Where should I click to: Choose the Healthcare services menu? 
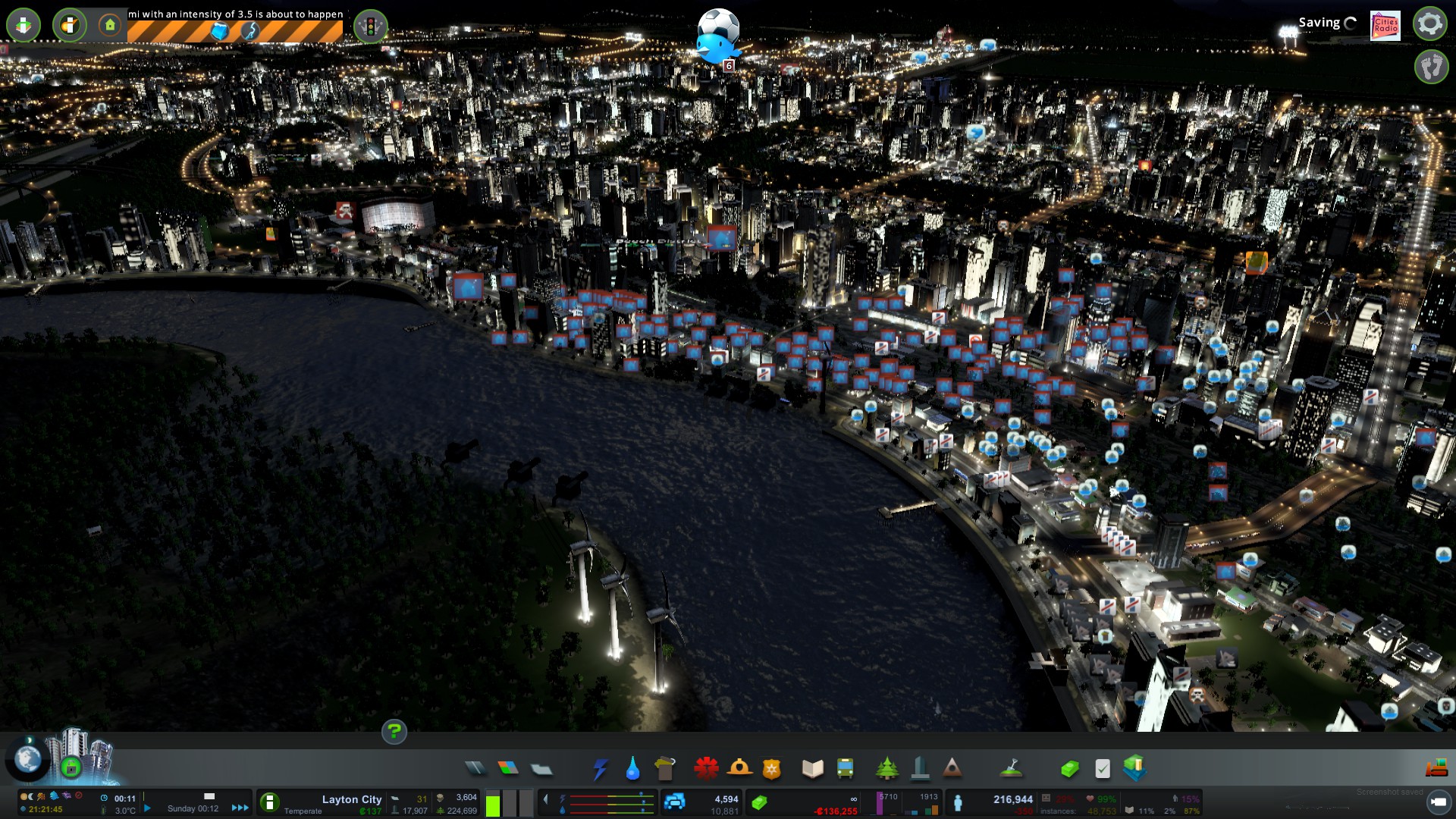click(x=706, y=769)
